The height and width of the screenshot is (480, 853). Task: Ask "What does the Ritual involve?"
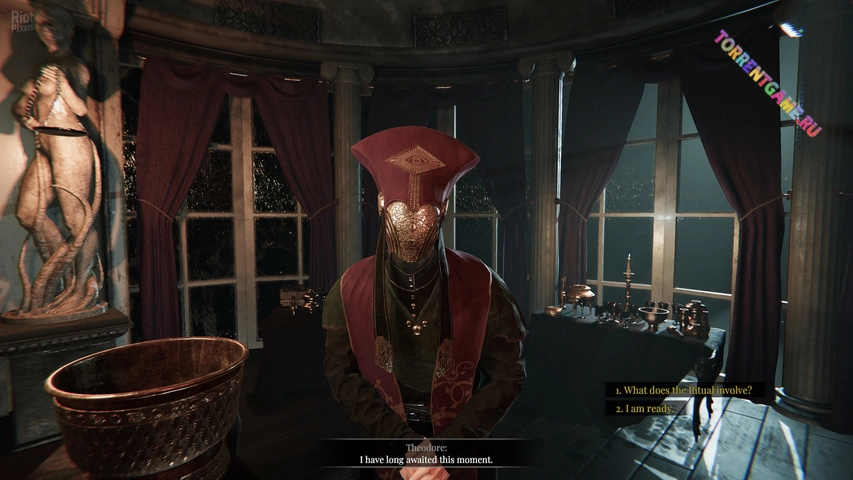click(x=683, y=390)
